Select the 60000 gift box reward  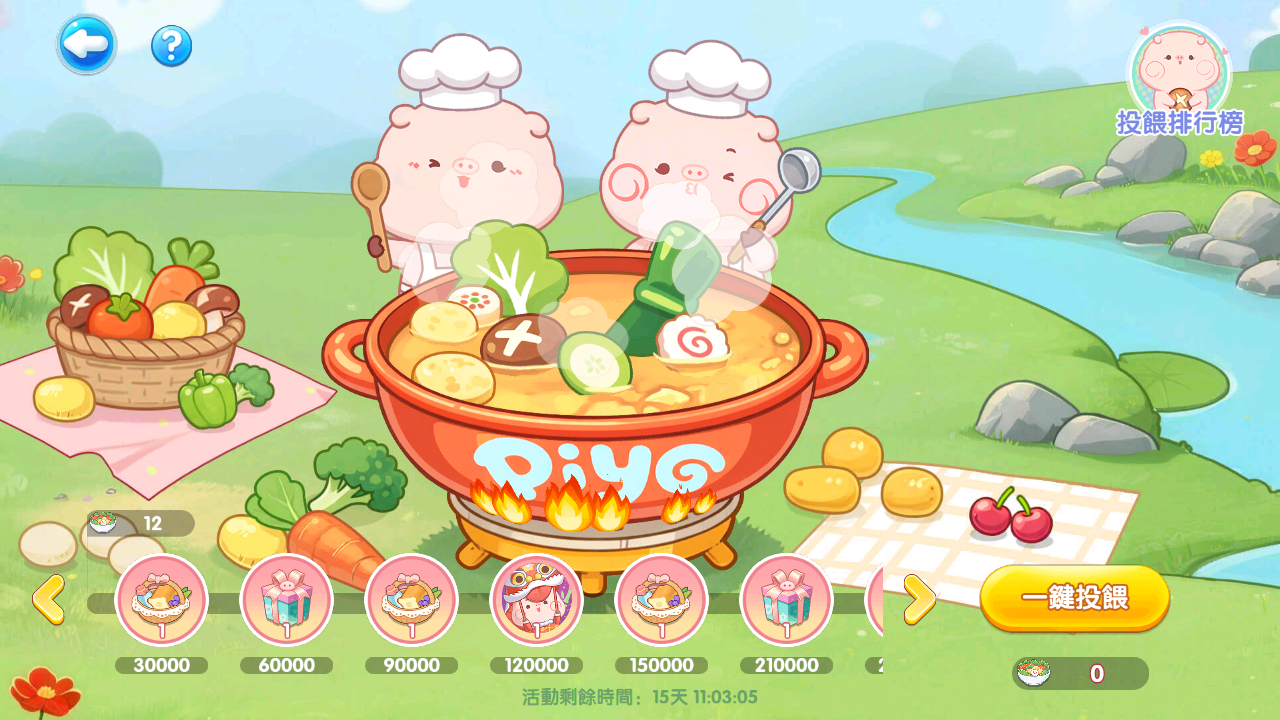(286, 600)
